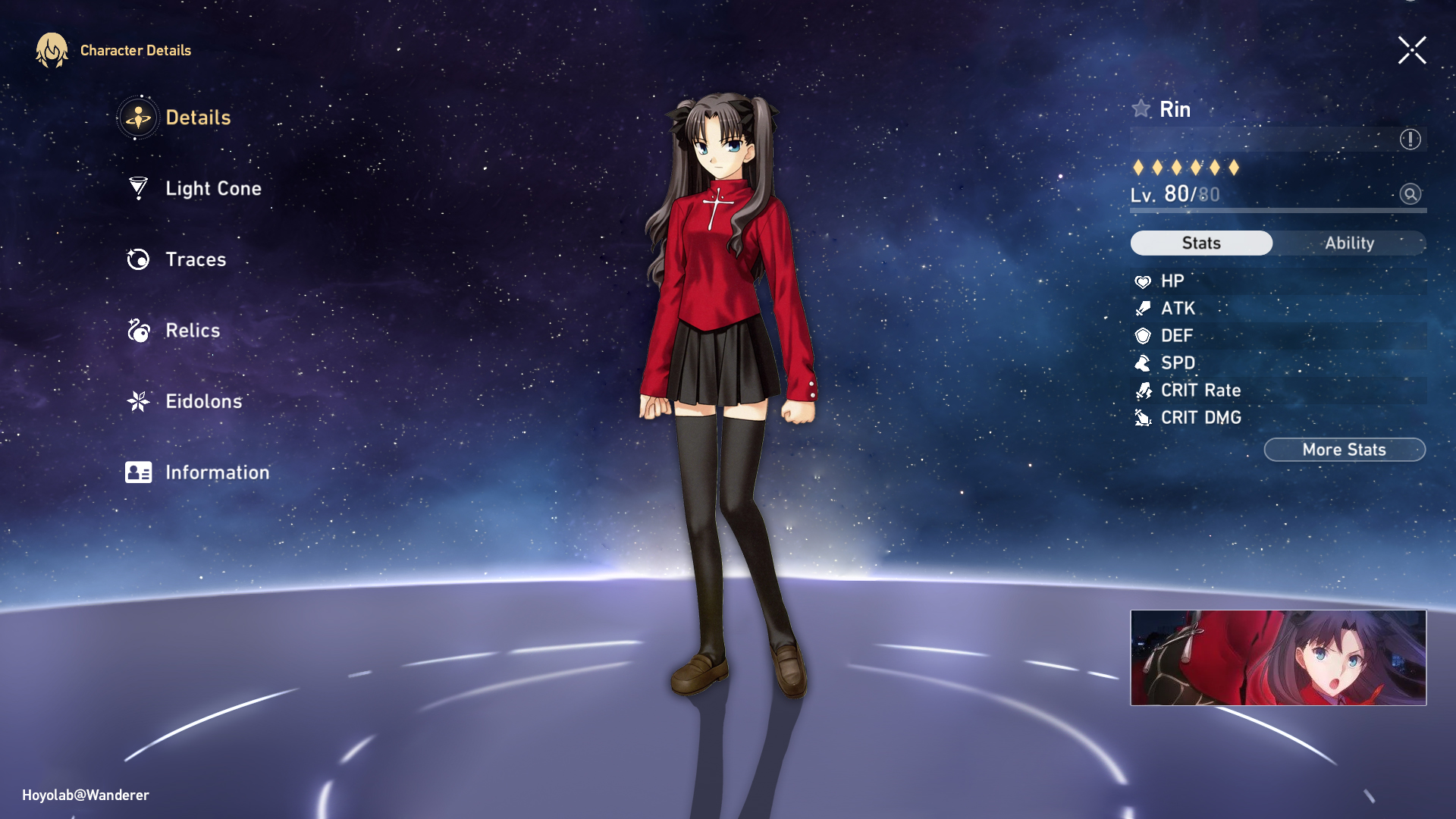The height and width of the screenshot is (819, 1456).
Task: Open the Information section
Action: point(218,472)
